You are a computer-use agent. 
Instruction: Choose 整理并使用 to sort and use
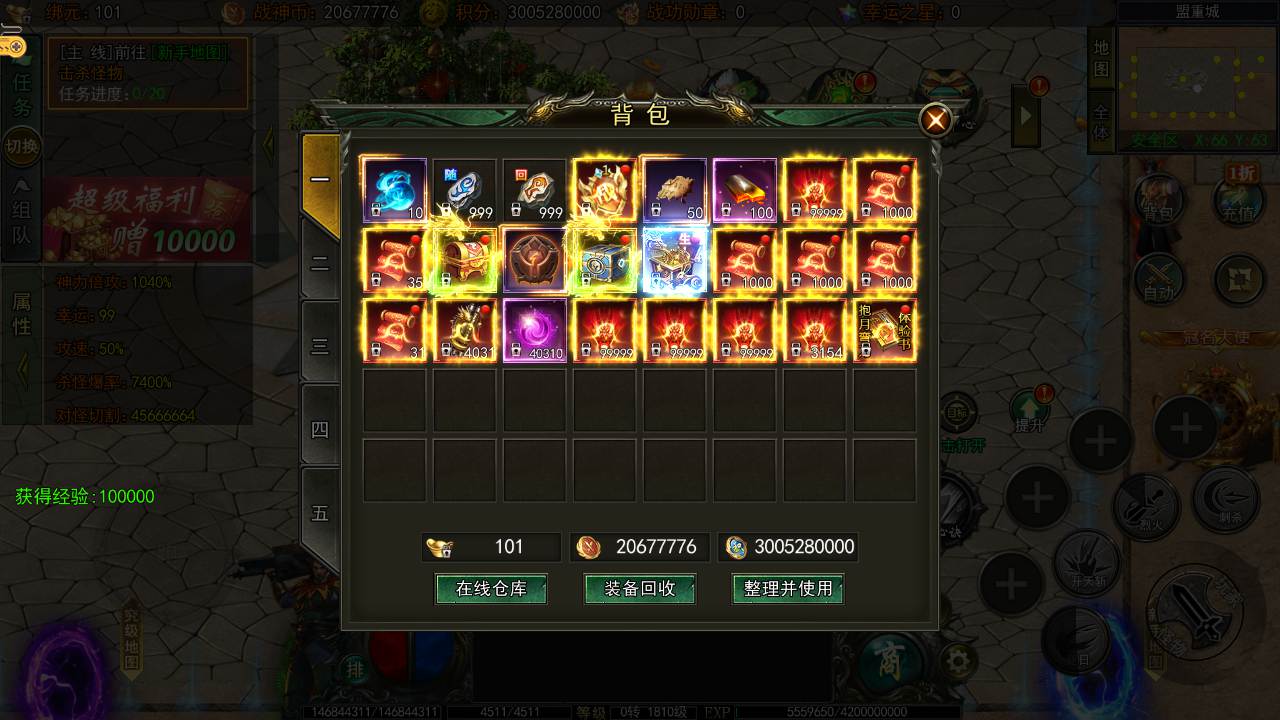click(x=788, y=589)
